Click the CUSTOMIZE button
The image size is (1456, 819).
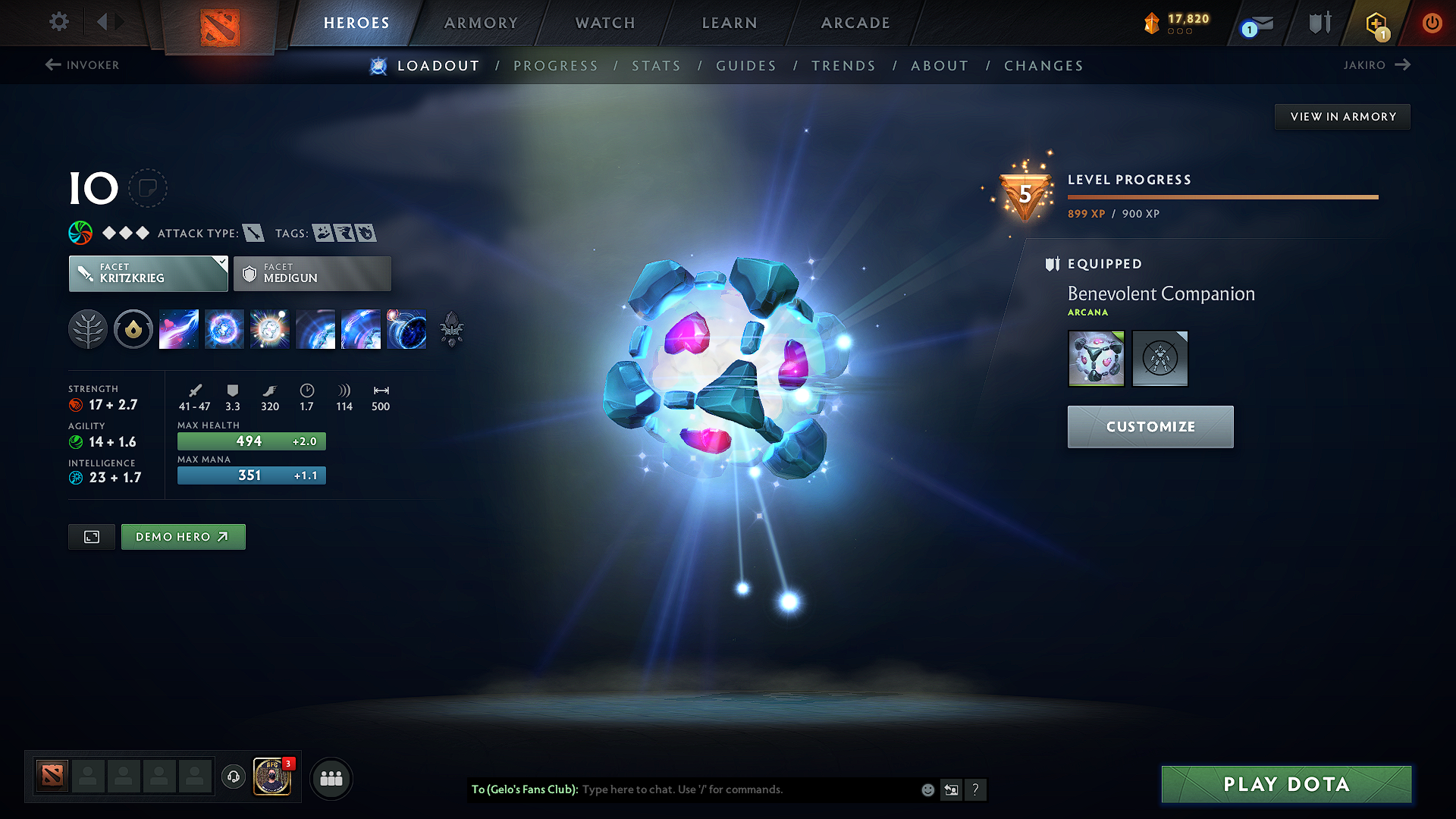1150,426
